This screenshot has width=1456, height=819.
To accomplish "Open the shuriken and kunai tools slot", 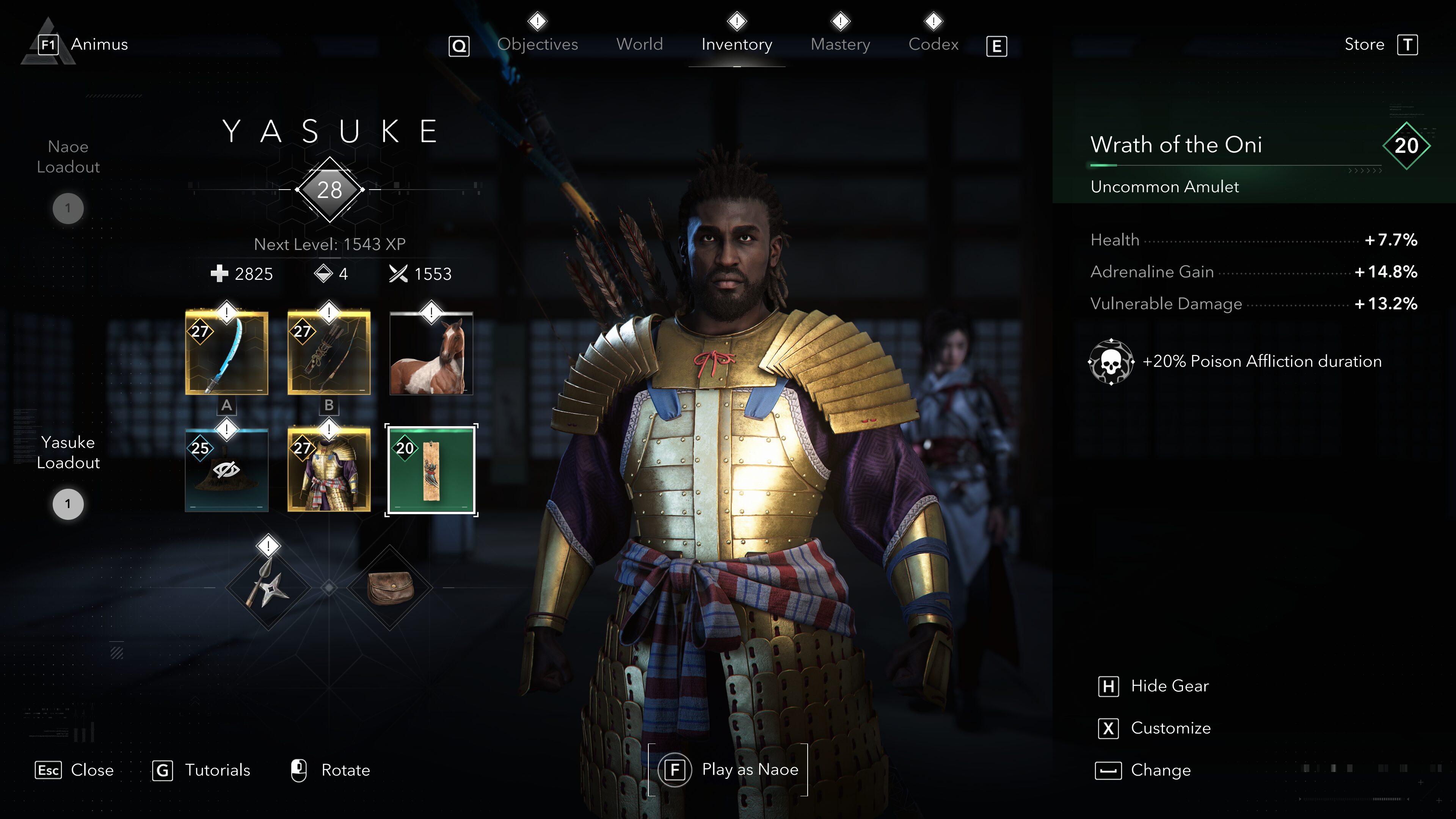I will click(268, 588).
